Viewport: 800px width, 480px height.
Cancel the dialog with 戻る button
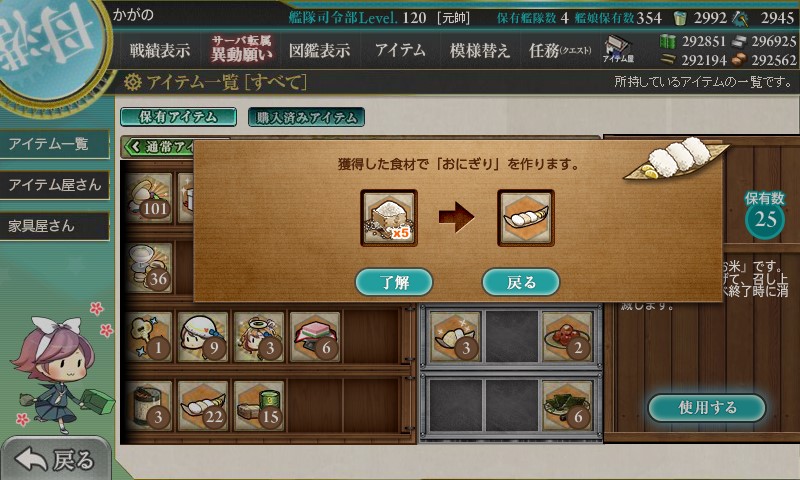(x=520, y=282)
